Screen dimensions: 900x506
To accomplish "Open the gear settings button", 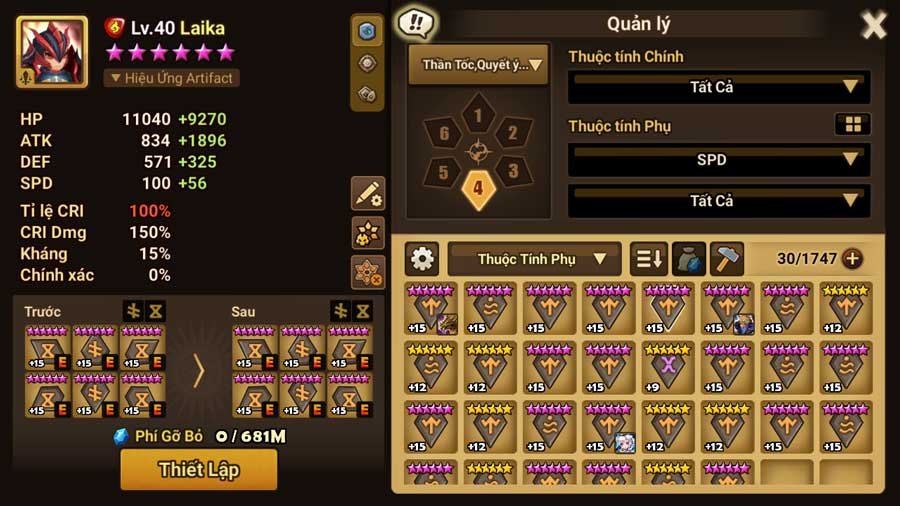I will click(423, 259).
